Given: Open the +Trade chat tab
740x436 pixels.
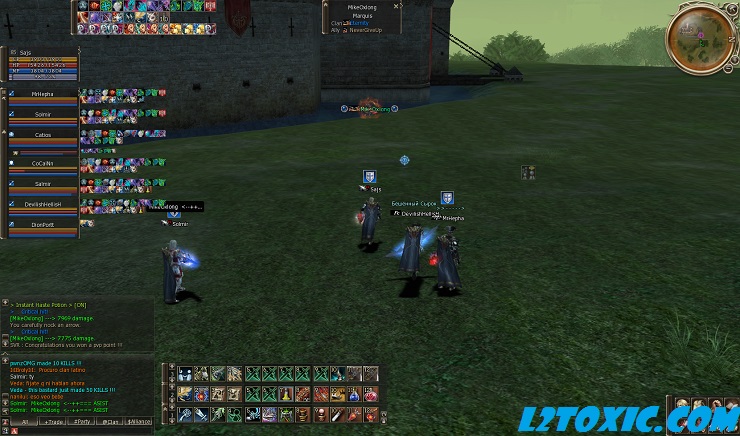Looking at the screenshot, I should (x=52, y=422).
